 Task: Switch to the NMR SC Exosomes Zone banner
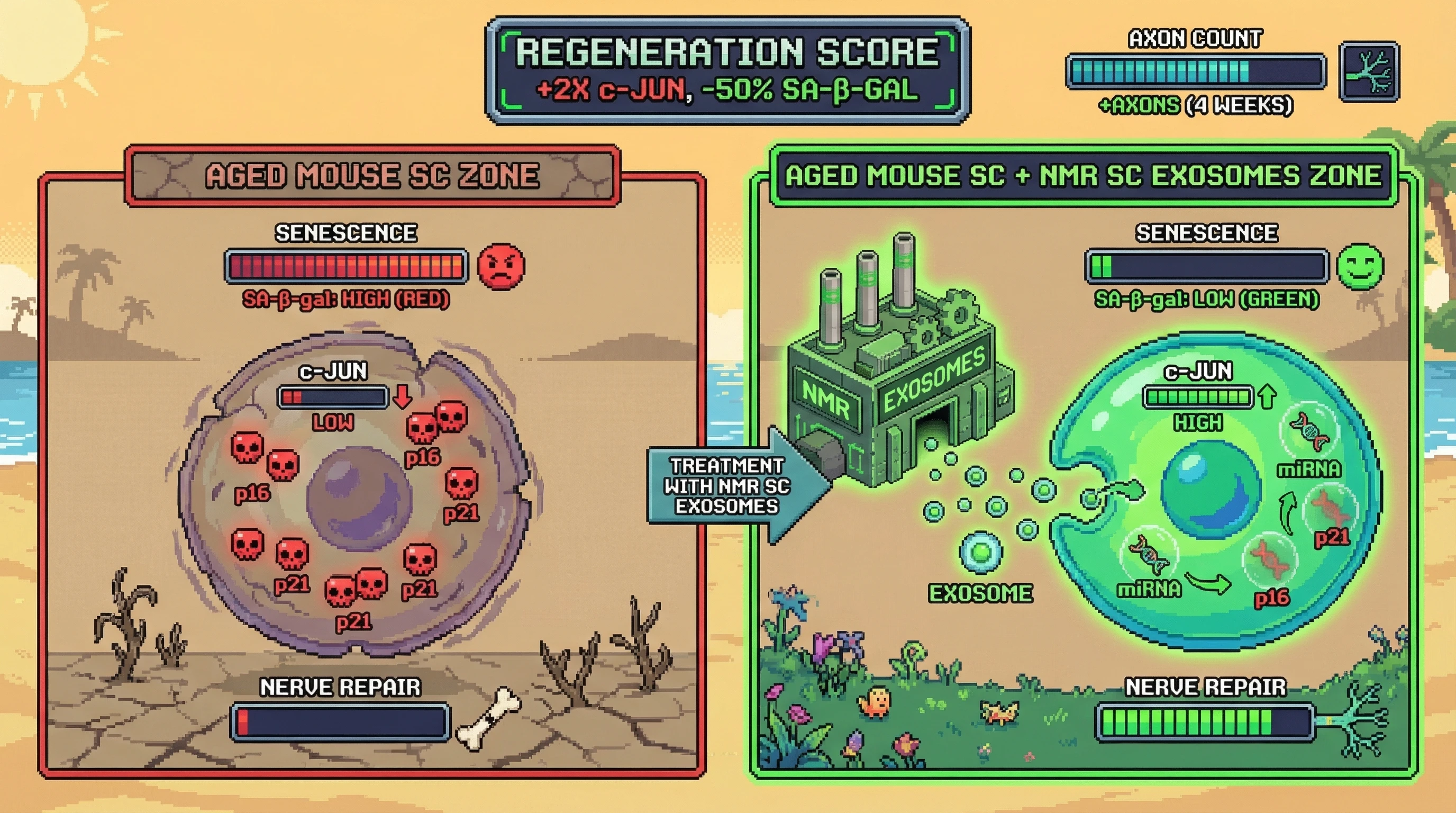coord(1083,175)
